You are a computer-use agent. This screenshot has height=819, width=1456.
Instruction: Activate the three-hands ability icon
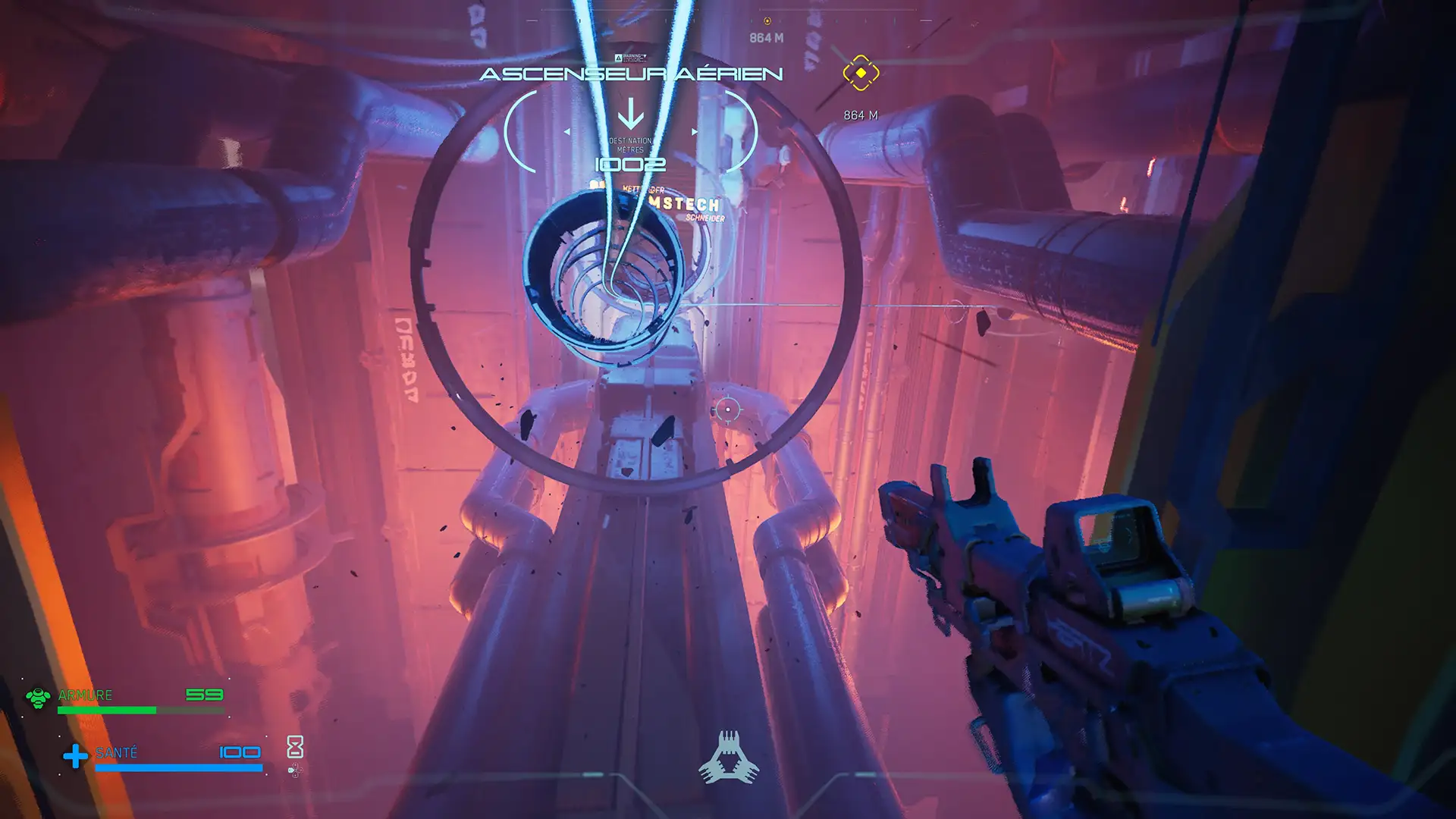[x=729, y=757]
